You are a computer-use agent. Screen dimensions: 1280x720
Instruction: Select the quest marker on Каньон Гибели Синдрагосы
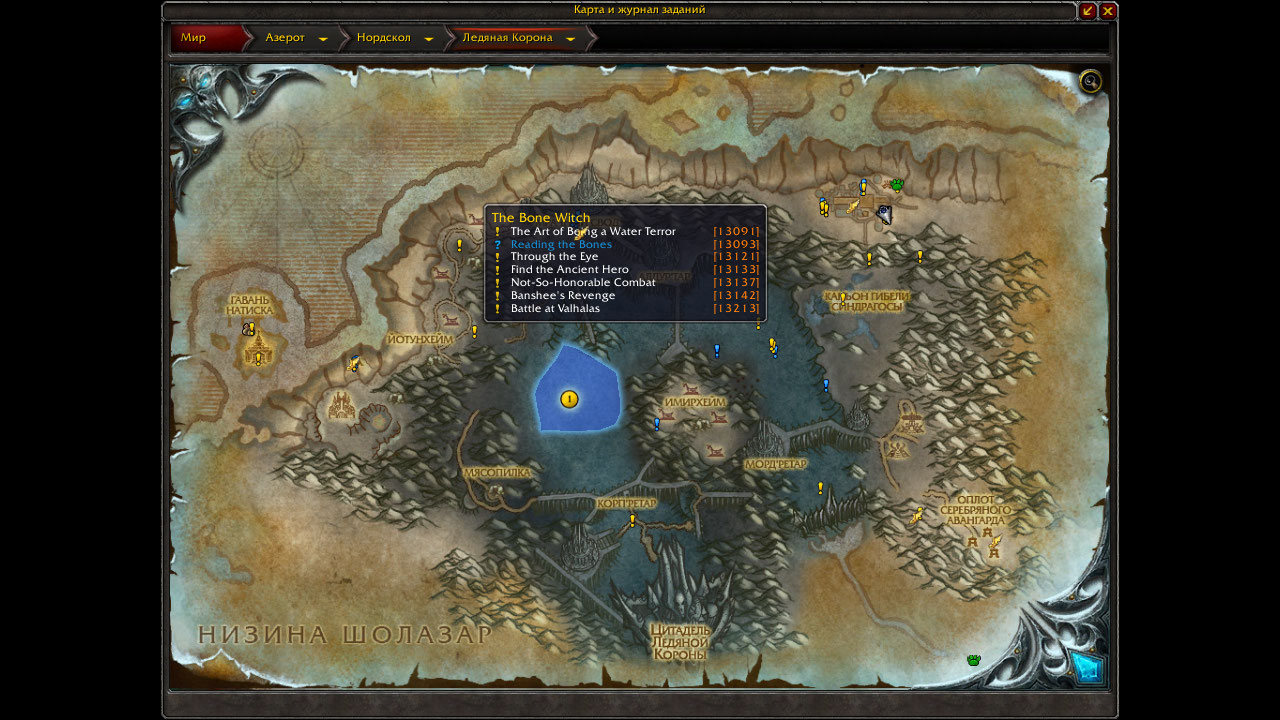[843, 298]
